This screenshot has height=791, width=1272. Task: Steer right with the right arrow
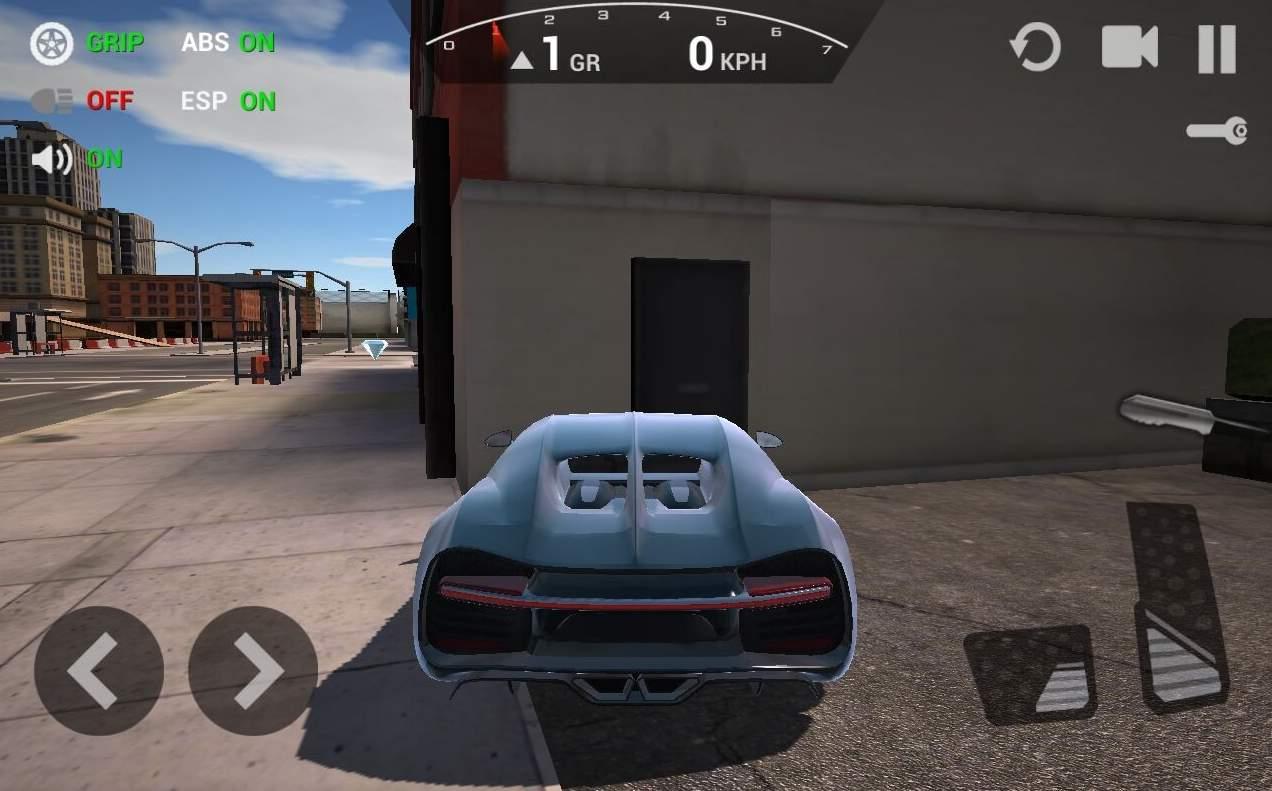(253, 671)
